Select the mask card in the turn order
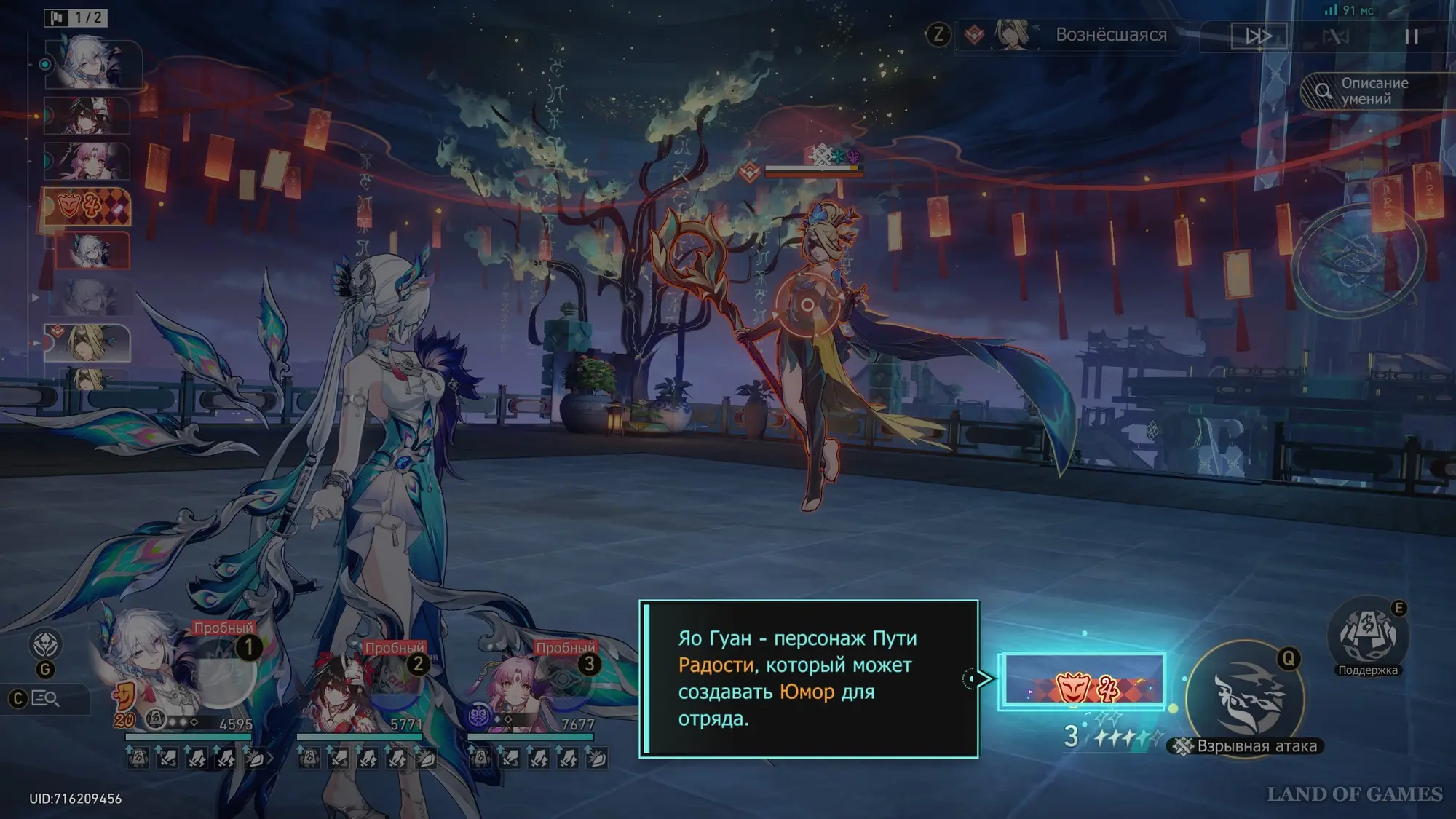Image resolution: width=1456 pixels, height=819 pixels. coord(87,207)
